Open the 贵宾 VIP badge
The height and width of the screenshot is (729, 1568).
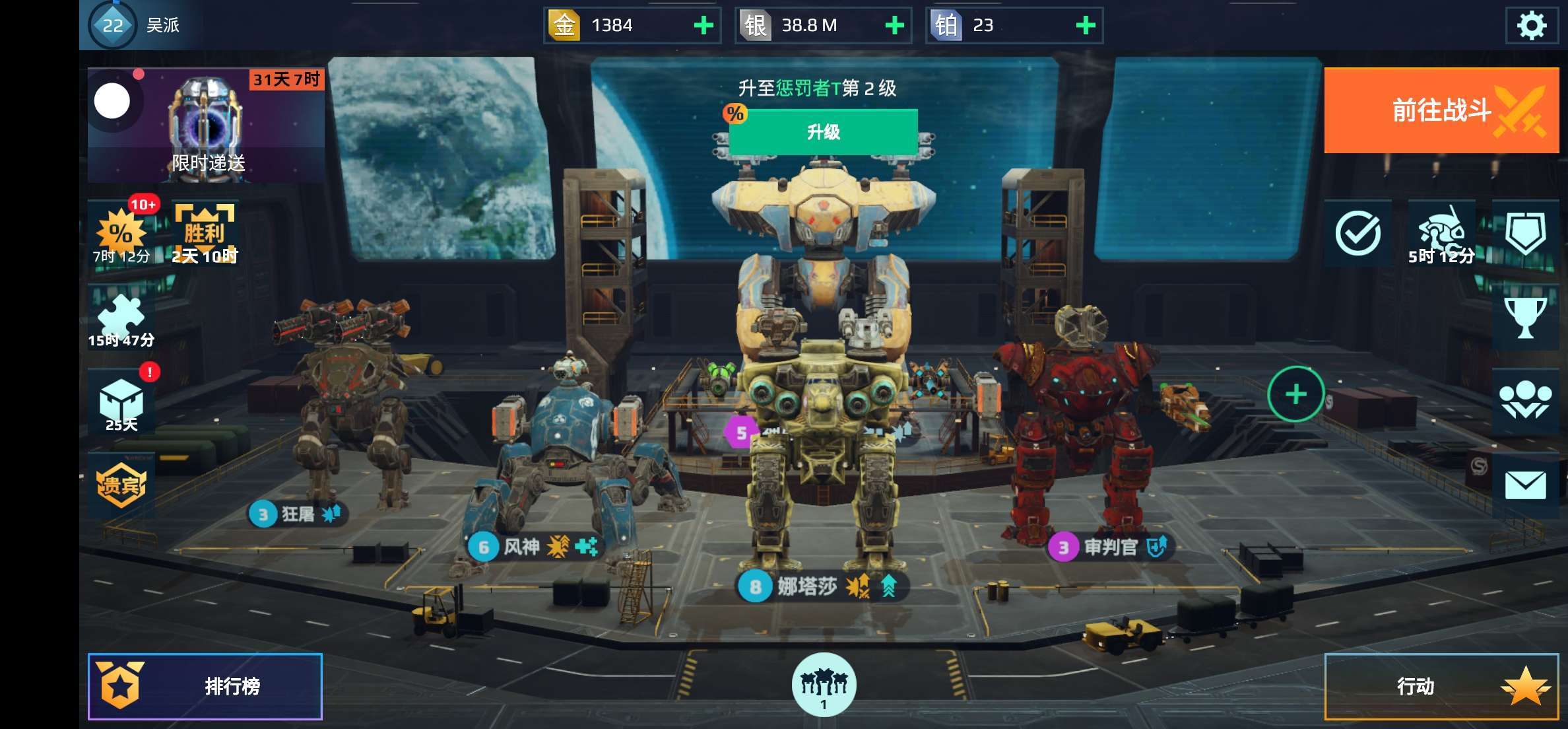click(121, 486)
